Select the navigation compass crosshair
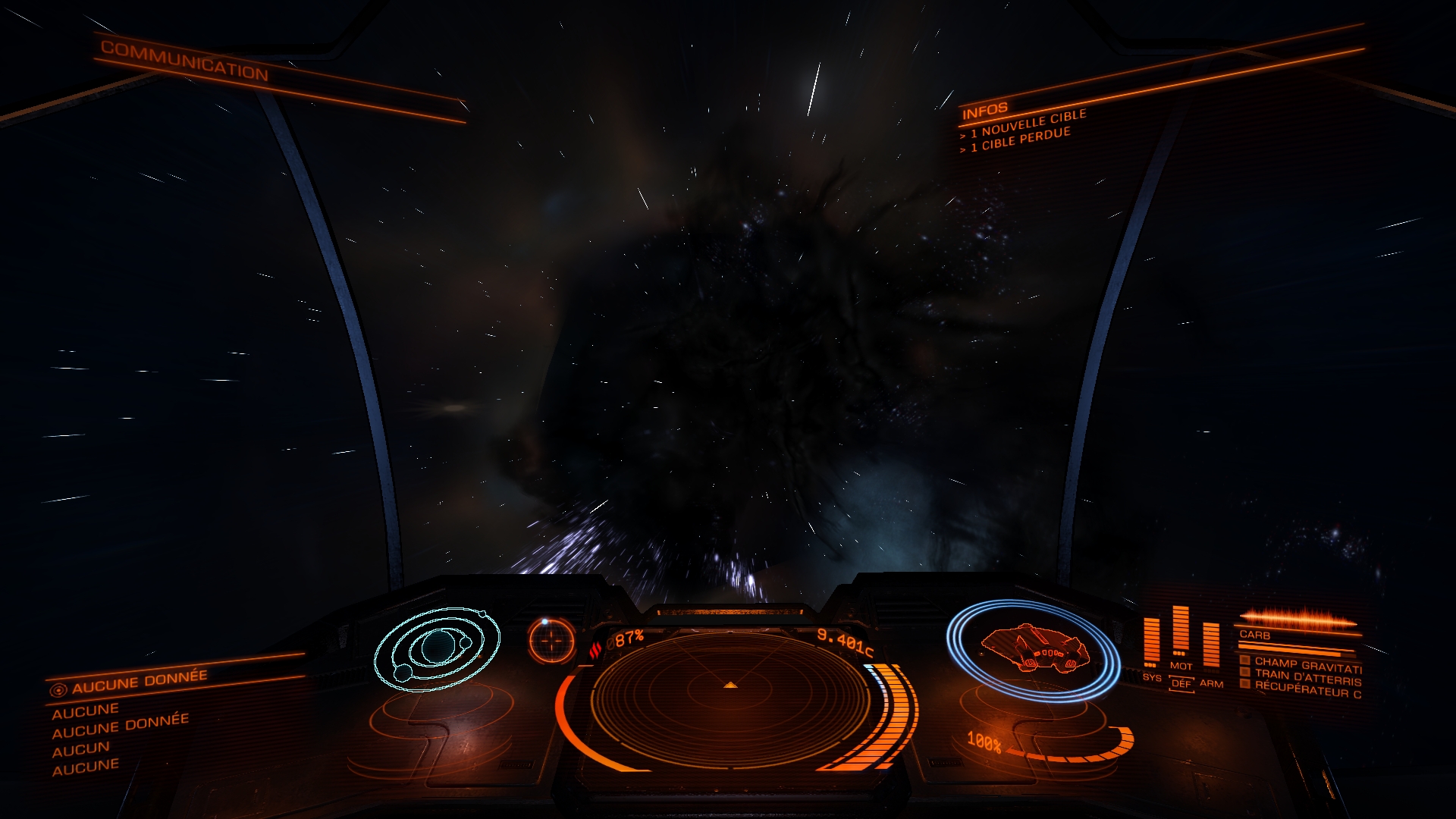 (x=551, y=641)
